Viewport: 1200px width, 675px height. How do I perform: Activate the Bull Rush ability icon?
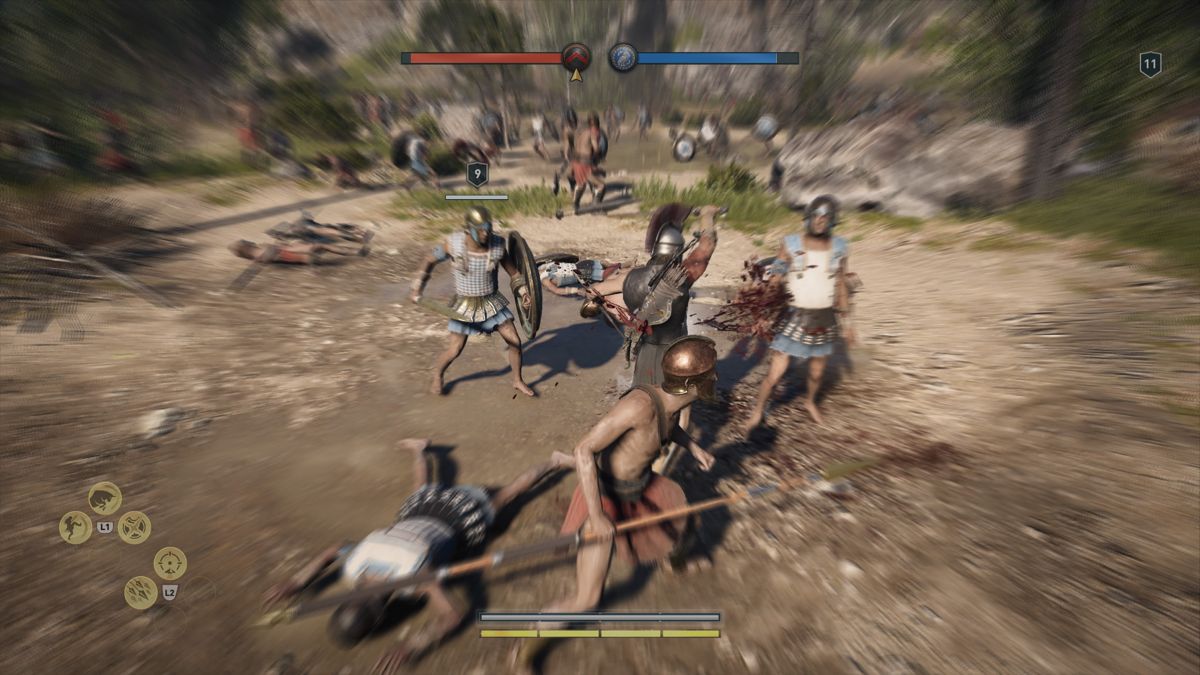[x=105, y=498]
